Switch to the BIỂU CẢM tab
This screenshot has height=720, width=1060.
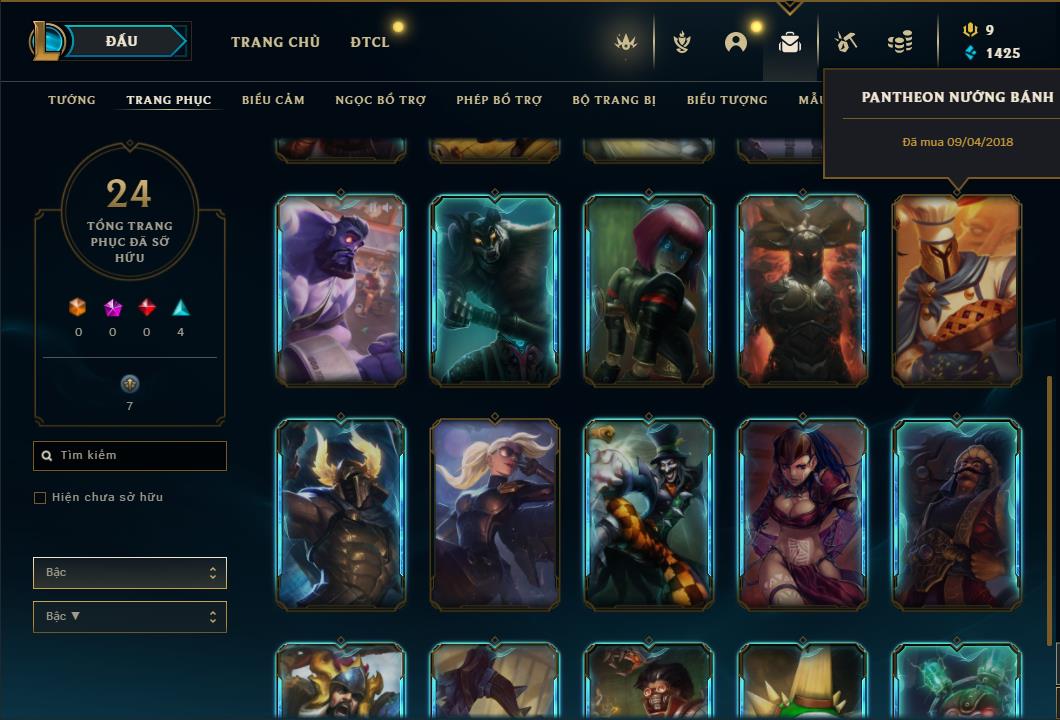pyautogui.click(x=273, y=100)
